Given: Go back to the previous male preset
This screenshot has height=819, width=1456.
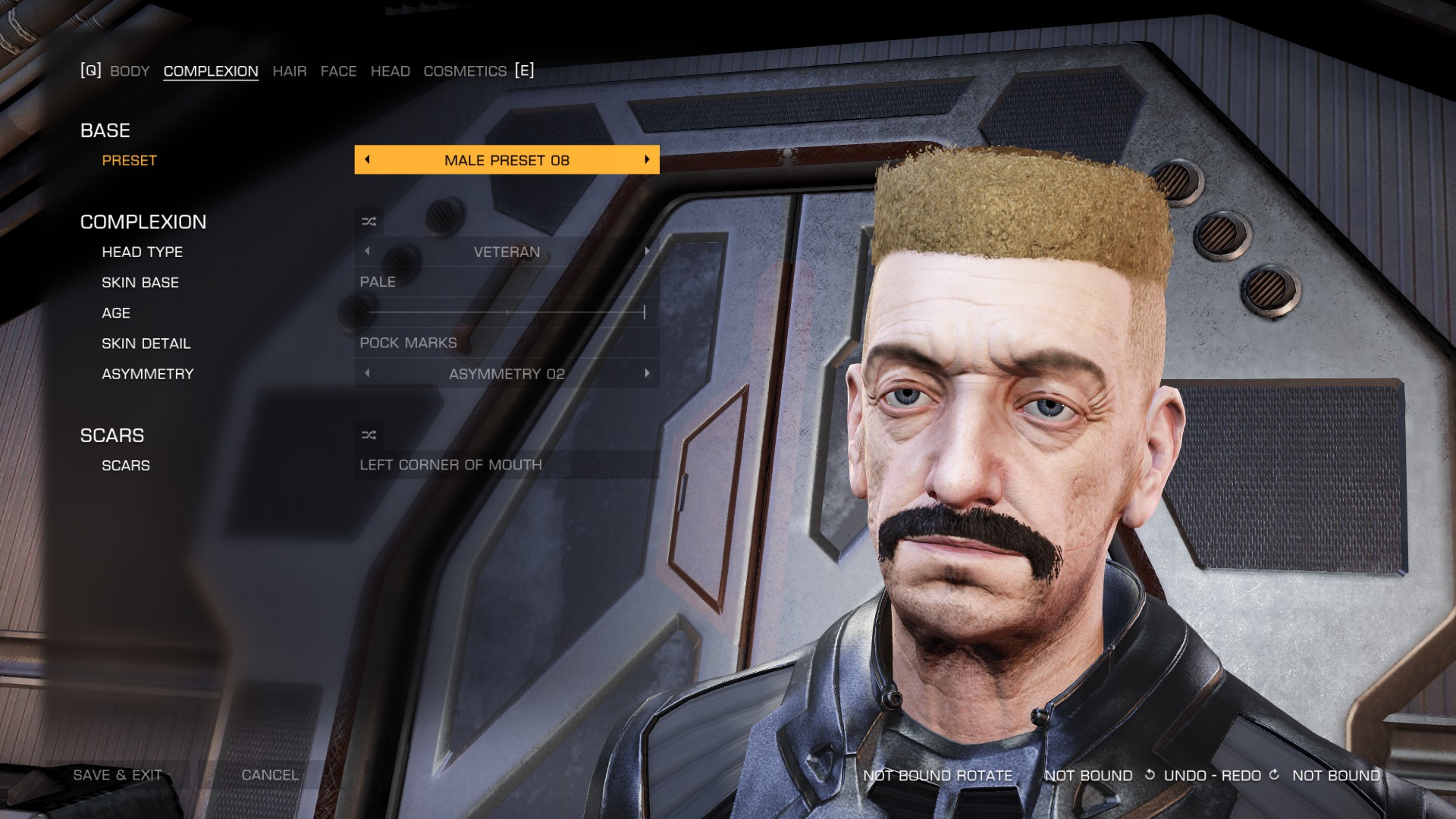Looking at the screenshot, I should [x=368, y=160].
